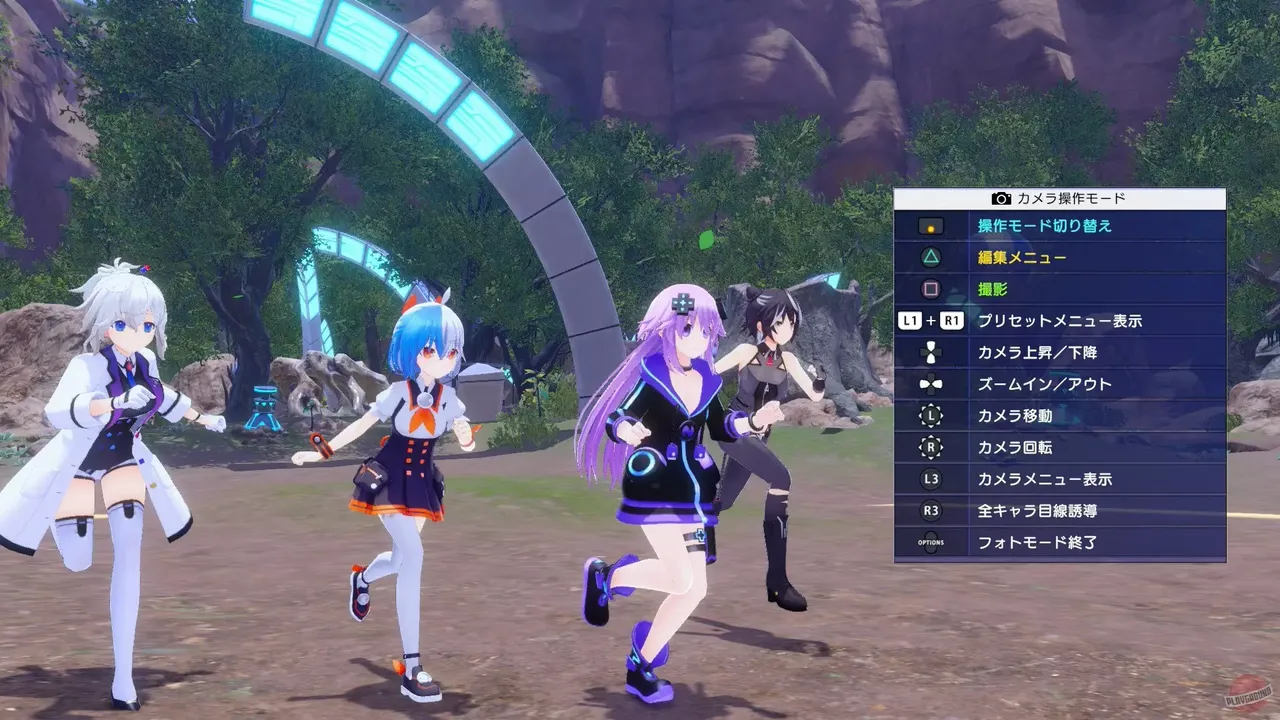
Task: Click the L3 button icon for カメラメニュー表示
Action: (x=931, y=480)
